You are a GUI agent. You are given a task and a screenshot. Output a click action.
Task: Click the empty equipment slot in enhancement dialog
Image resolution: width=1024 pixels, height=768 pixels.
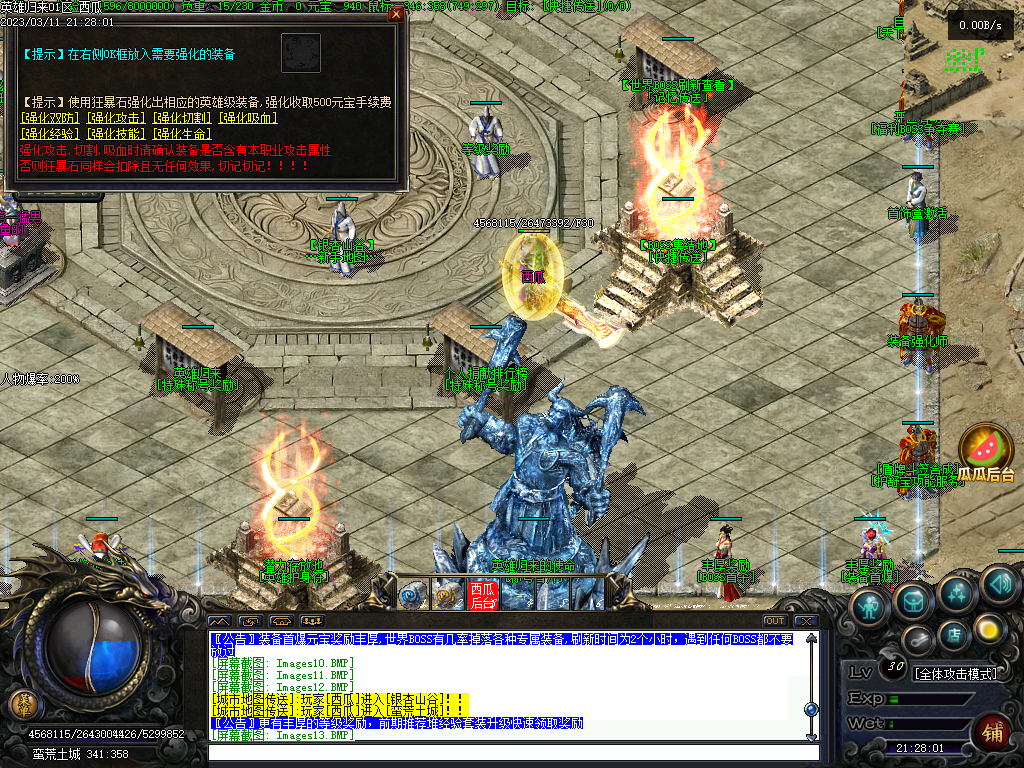click(x=300, y=52)
